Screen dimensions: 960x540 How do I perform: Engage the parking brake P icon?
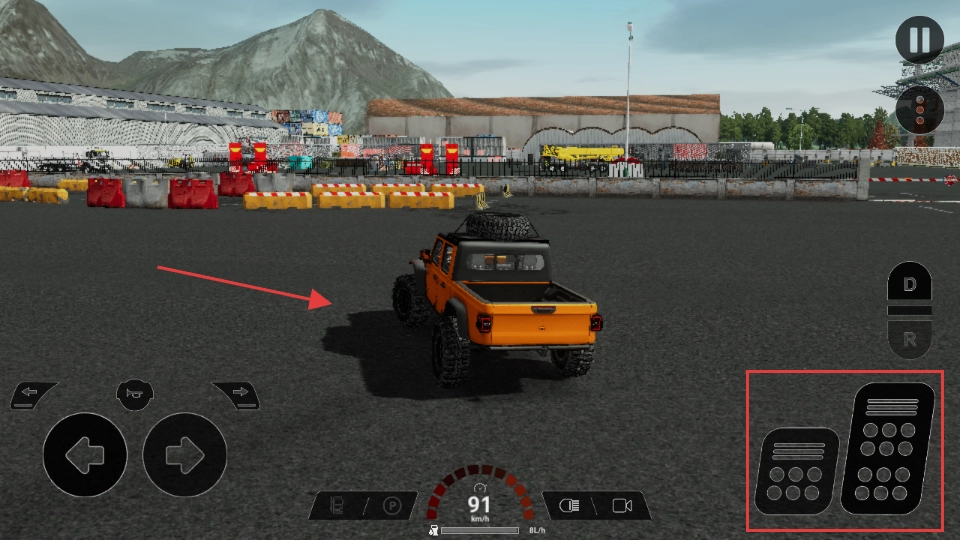pyautogui.click(x=392, y=506)
